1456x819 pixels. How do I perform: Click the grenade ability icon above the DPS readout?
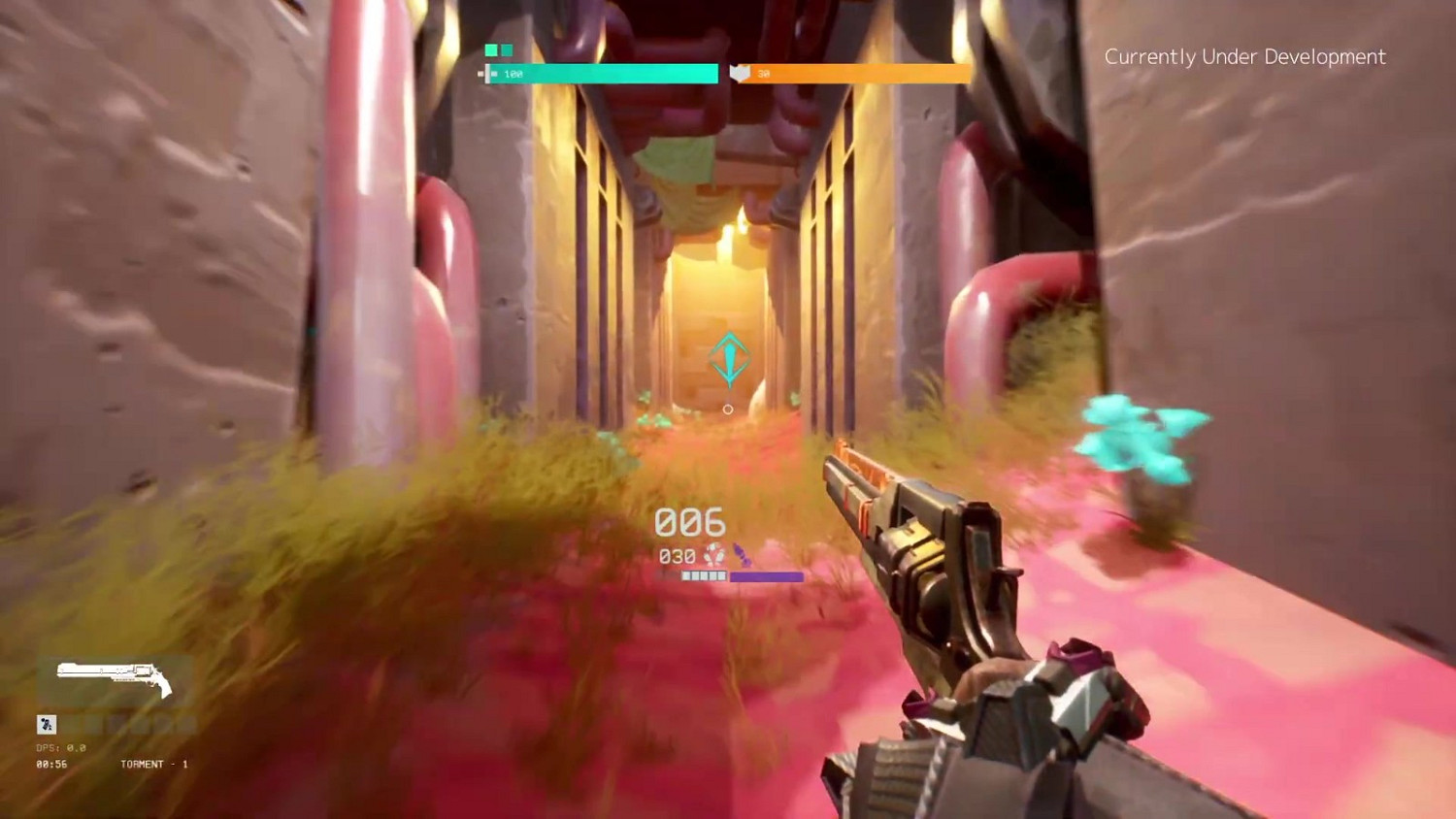point(46,724)
